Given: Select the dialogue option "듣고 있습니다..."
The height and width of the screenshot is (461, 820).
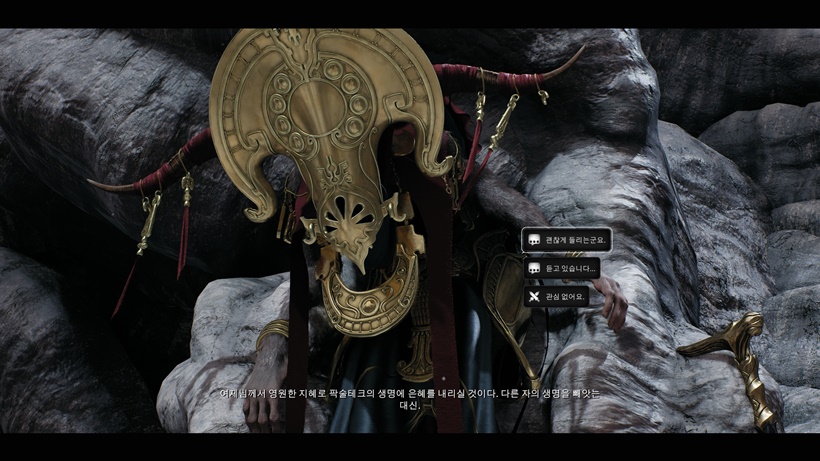Looking at the screenshot, I should coord(561,268).
